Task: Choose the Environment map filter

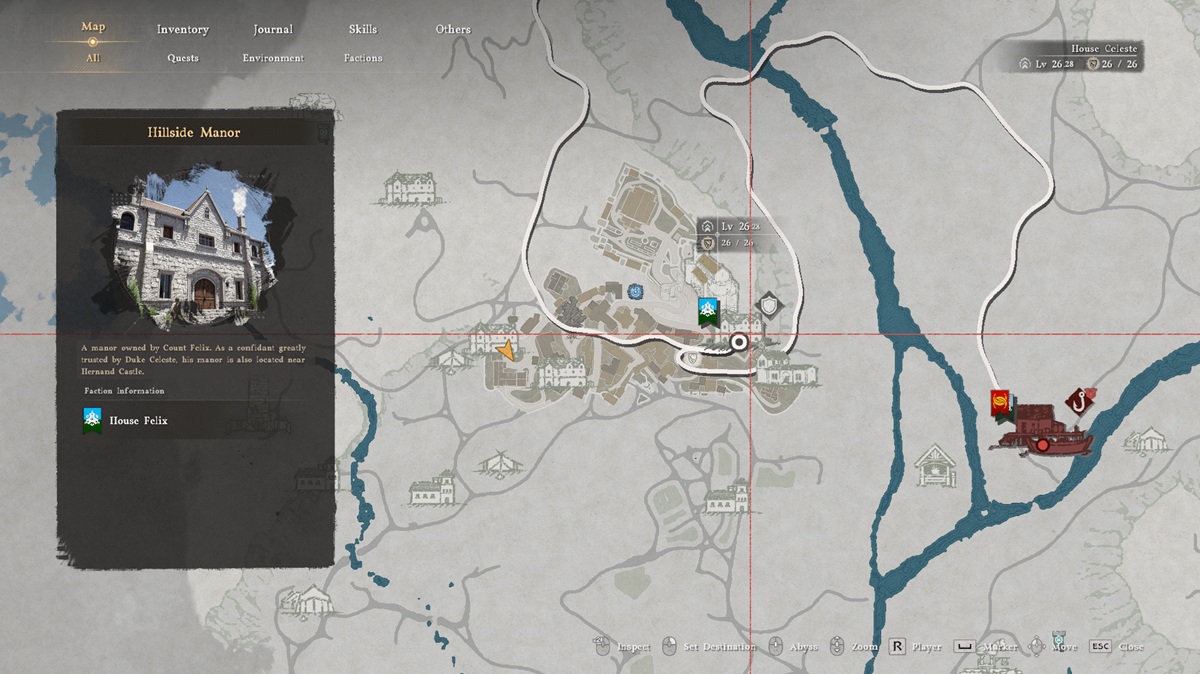Action: pos(273,58)
